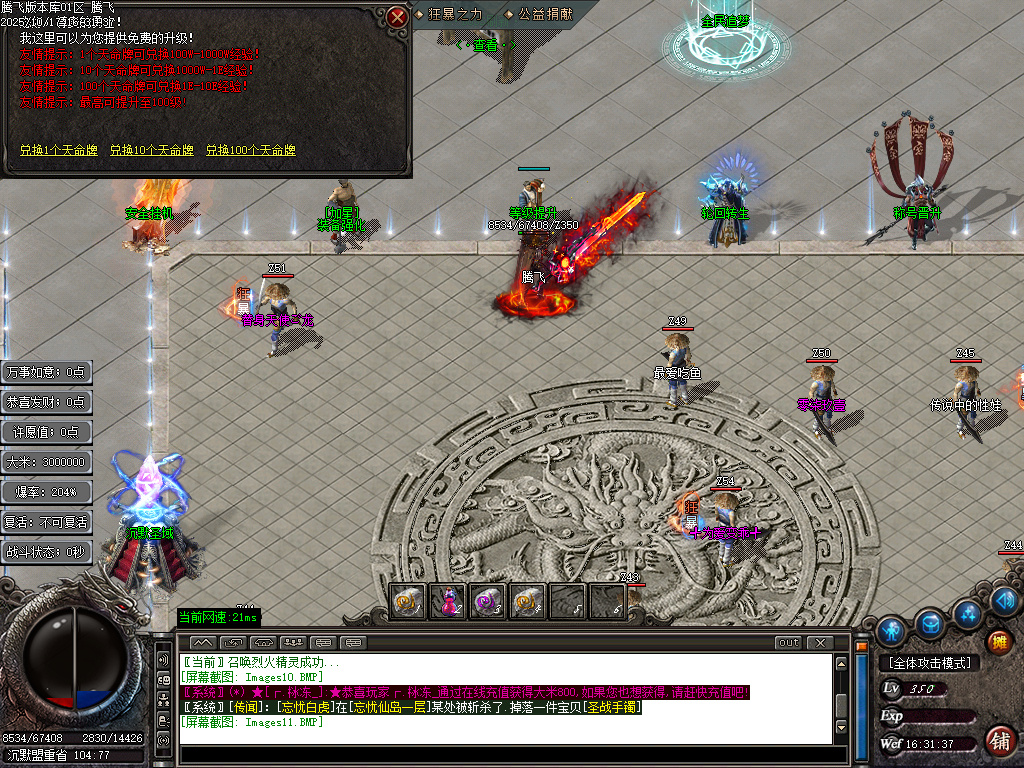Open the orange 摊 stall button
1024x768 pixels.
pos(998,642)
